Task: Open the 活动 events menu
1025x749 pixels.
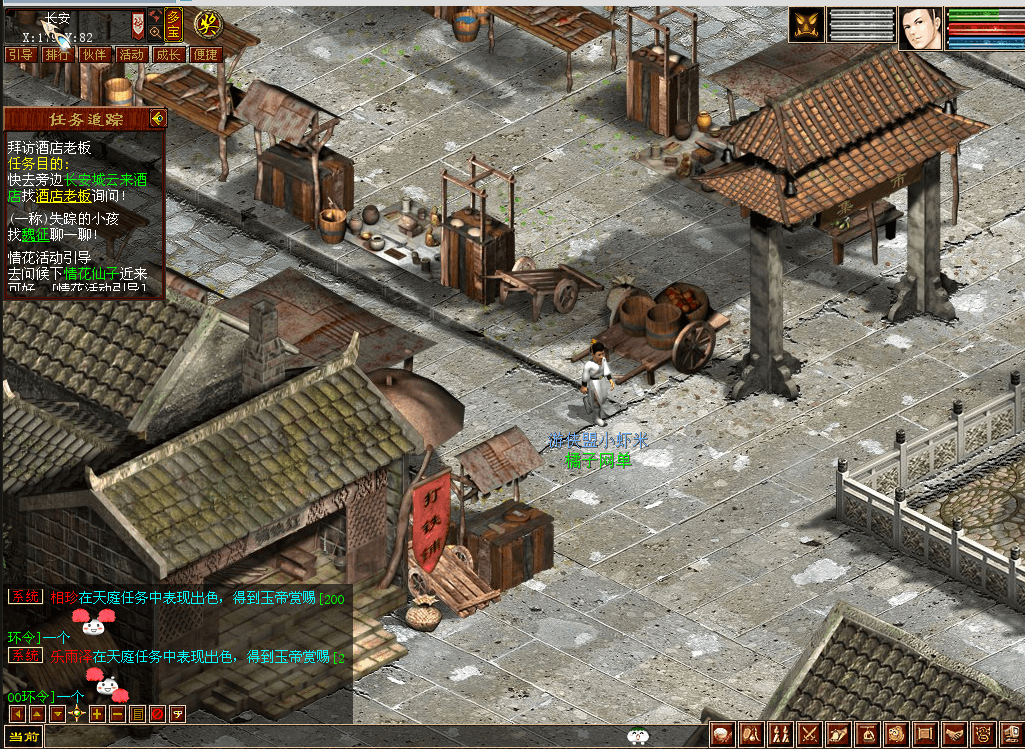Action: coord(131,55)
